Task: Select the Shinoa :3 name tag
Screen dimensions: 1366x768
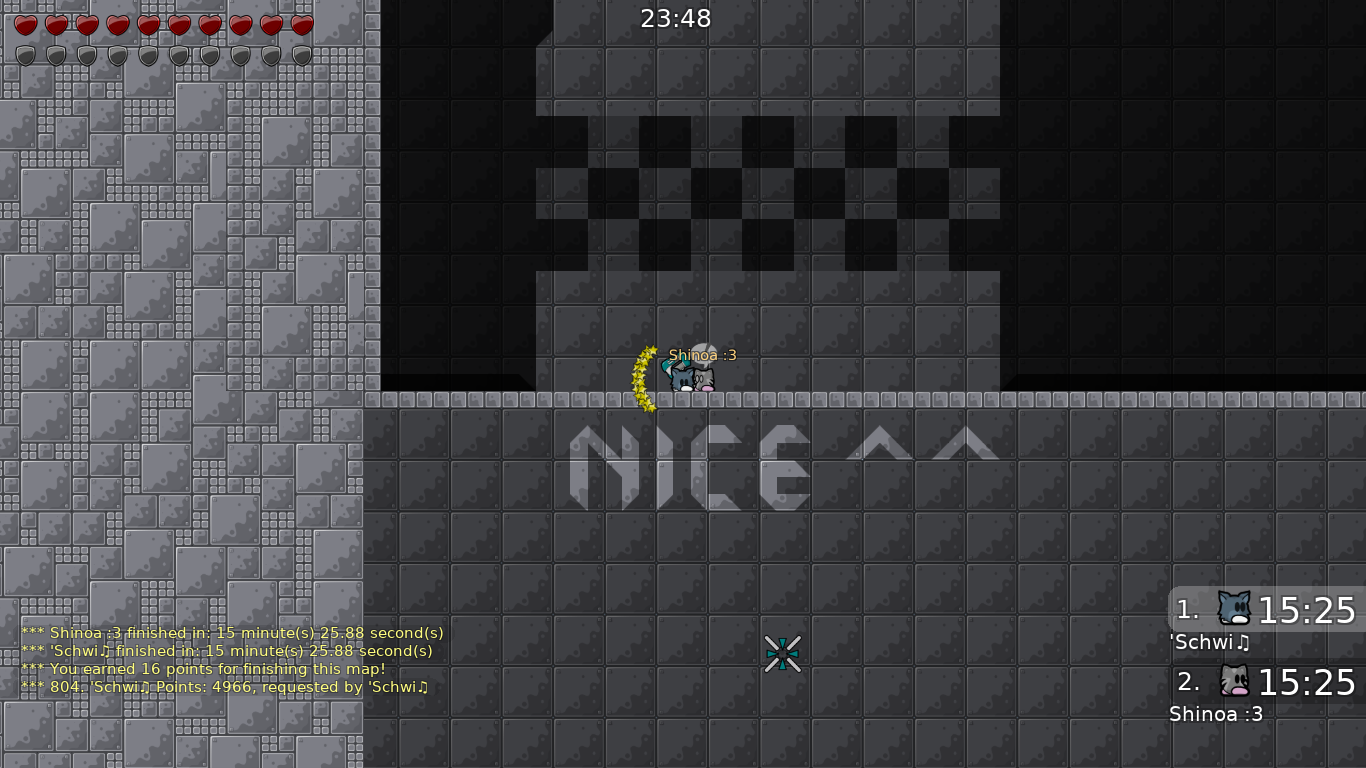Action: 701,354
